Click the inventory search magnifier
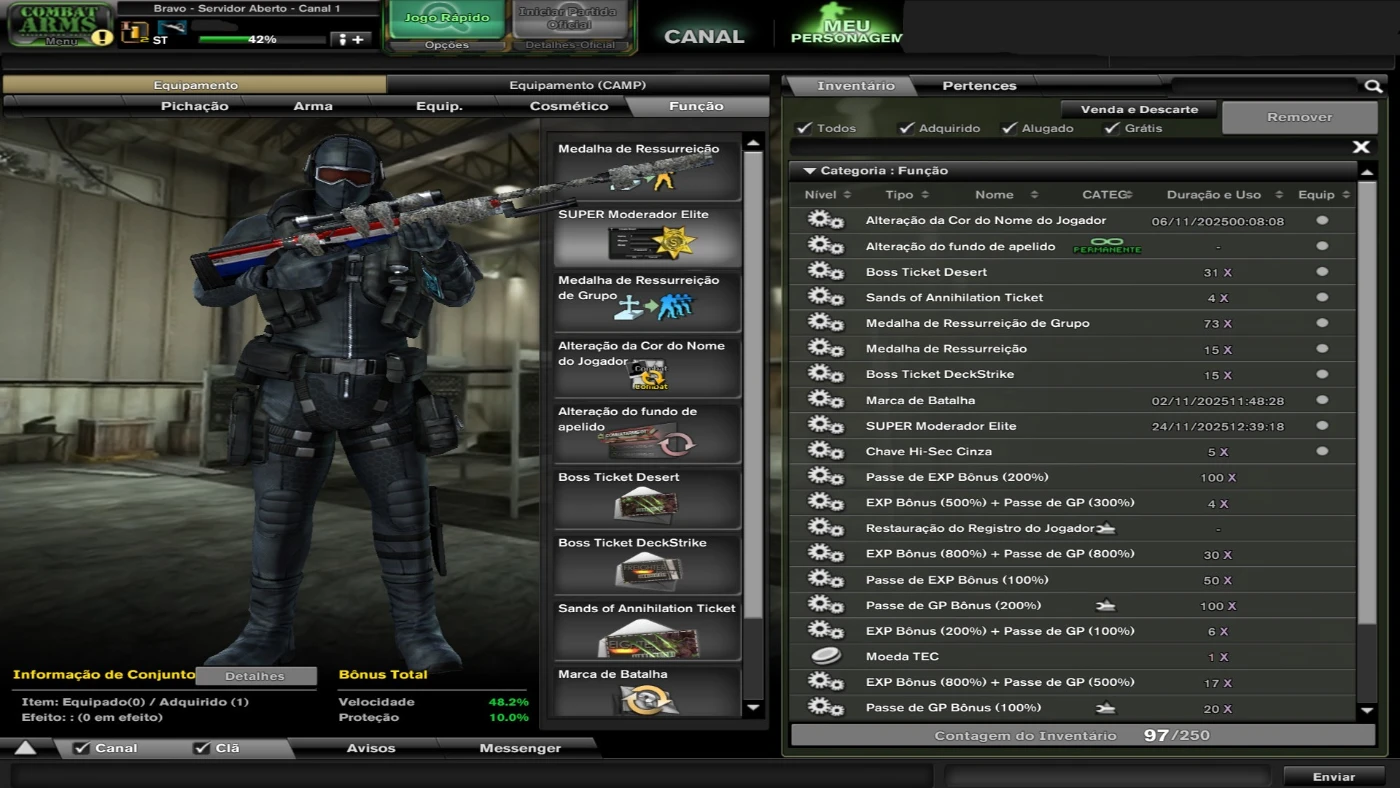 pos(1372,86)
